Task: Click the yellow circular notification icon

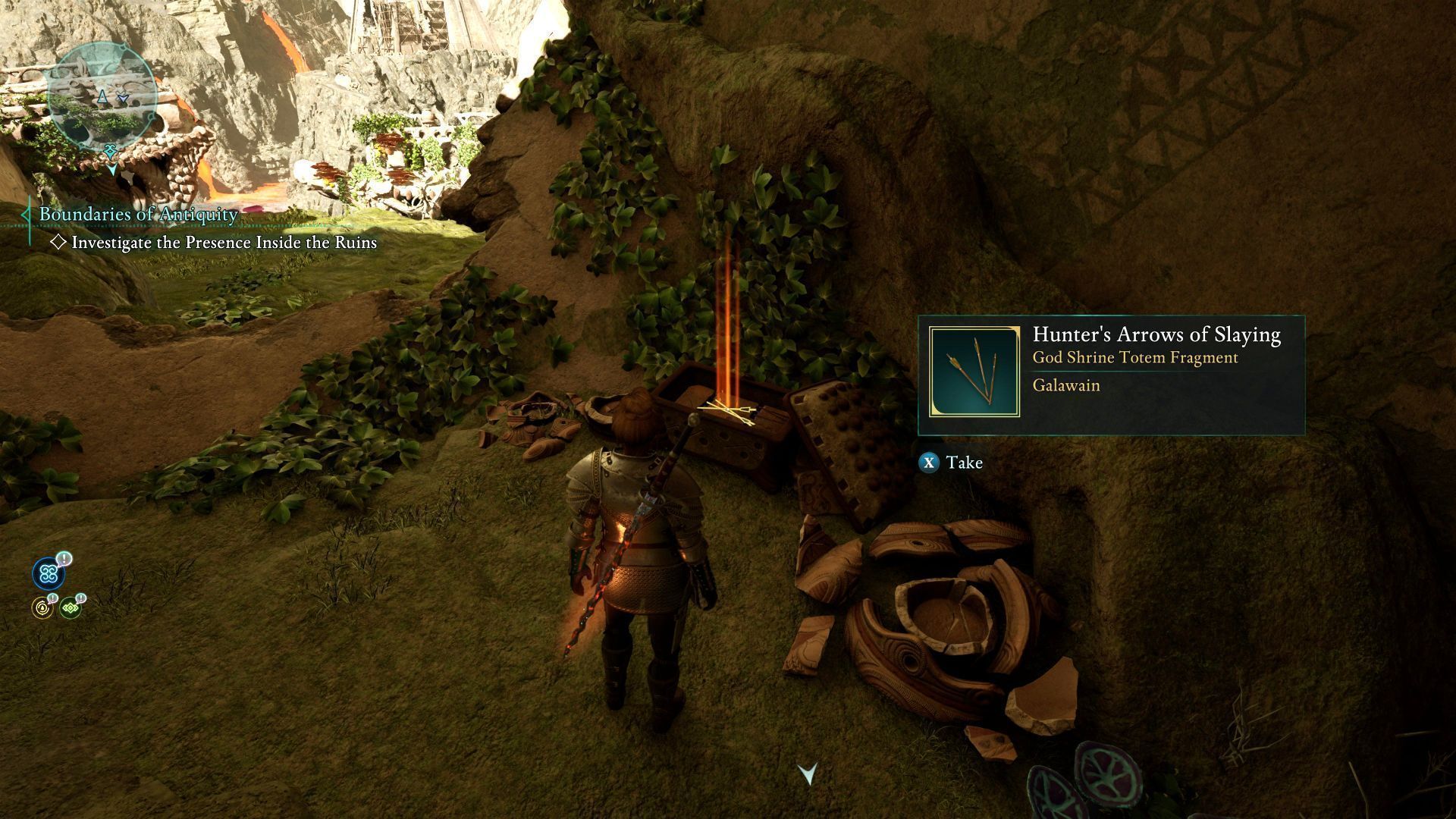Action: [x=42, y=607]
